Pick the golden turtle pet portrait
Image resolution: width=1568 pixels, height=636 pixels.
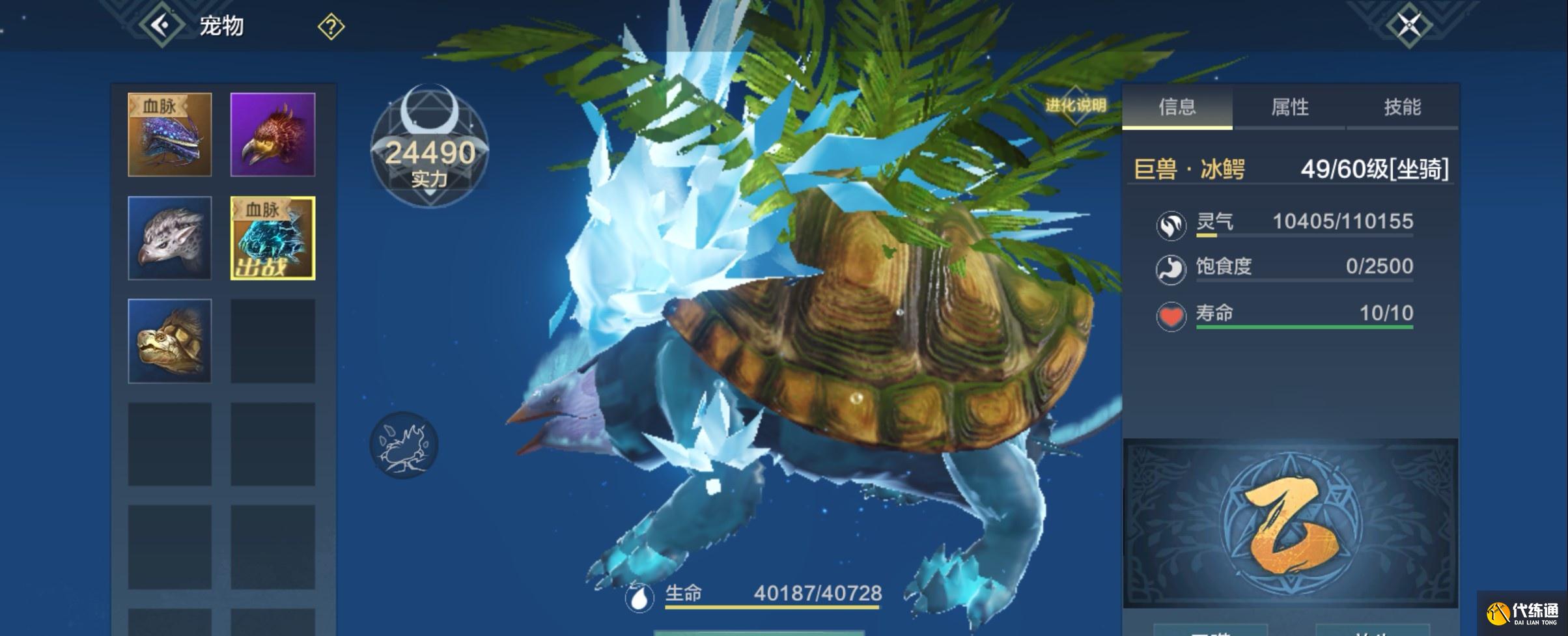pos(170,341)
